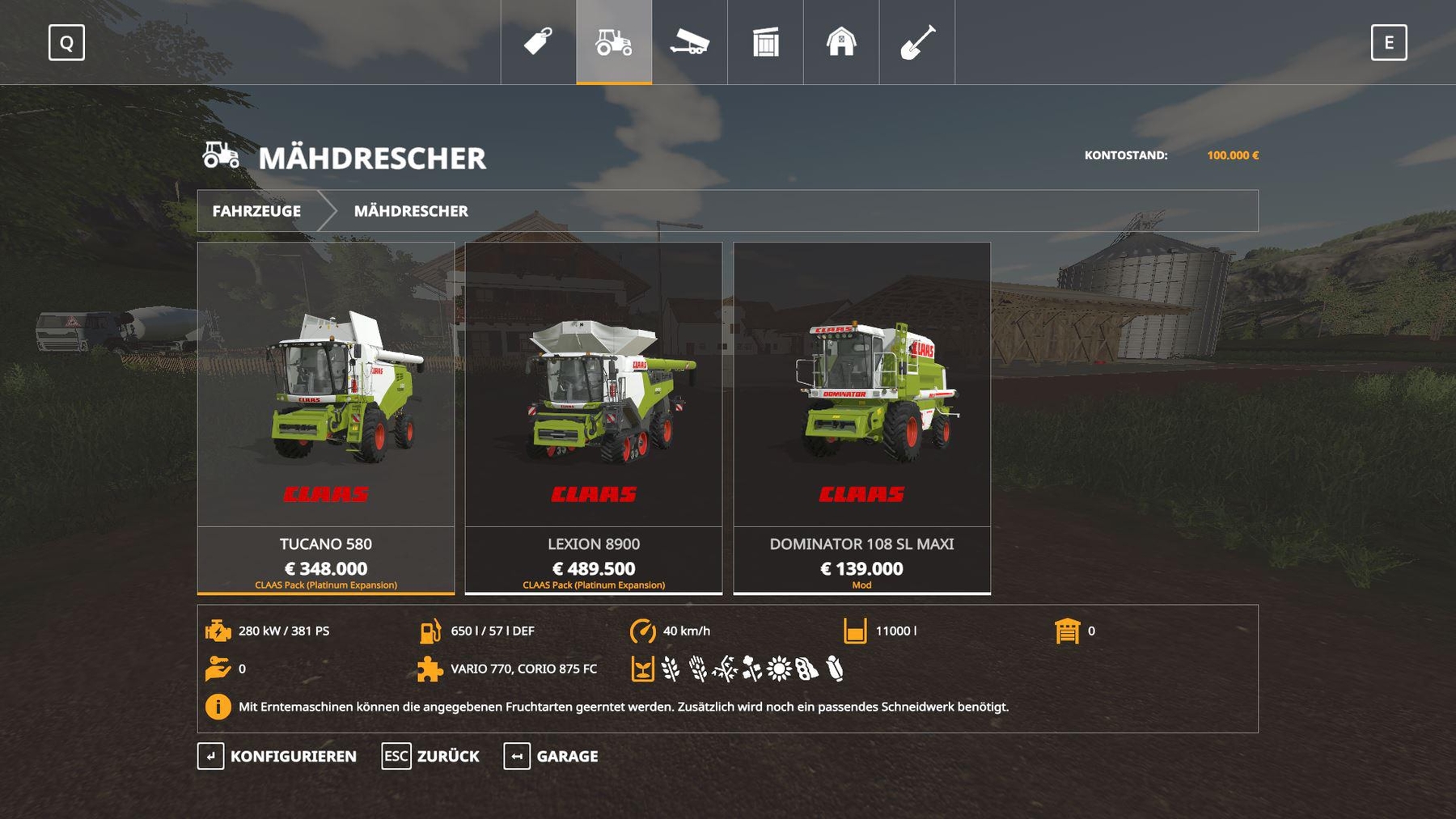Switch to the tractor vehicles tab

[x=614, y=42]
